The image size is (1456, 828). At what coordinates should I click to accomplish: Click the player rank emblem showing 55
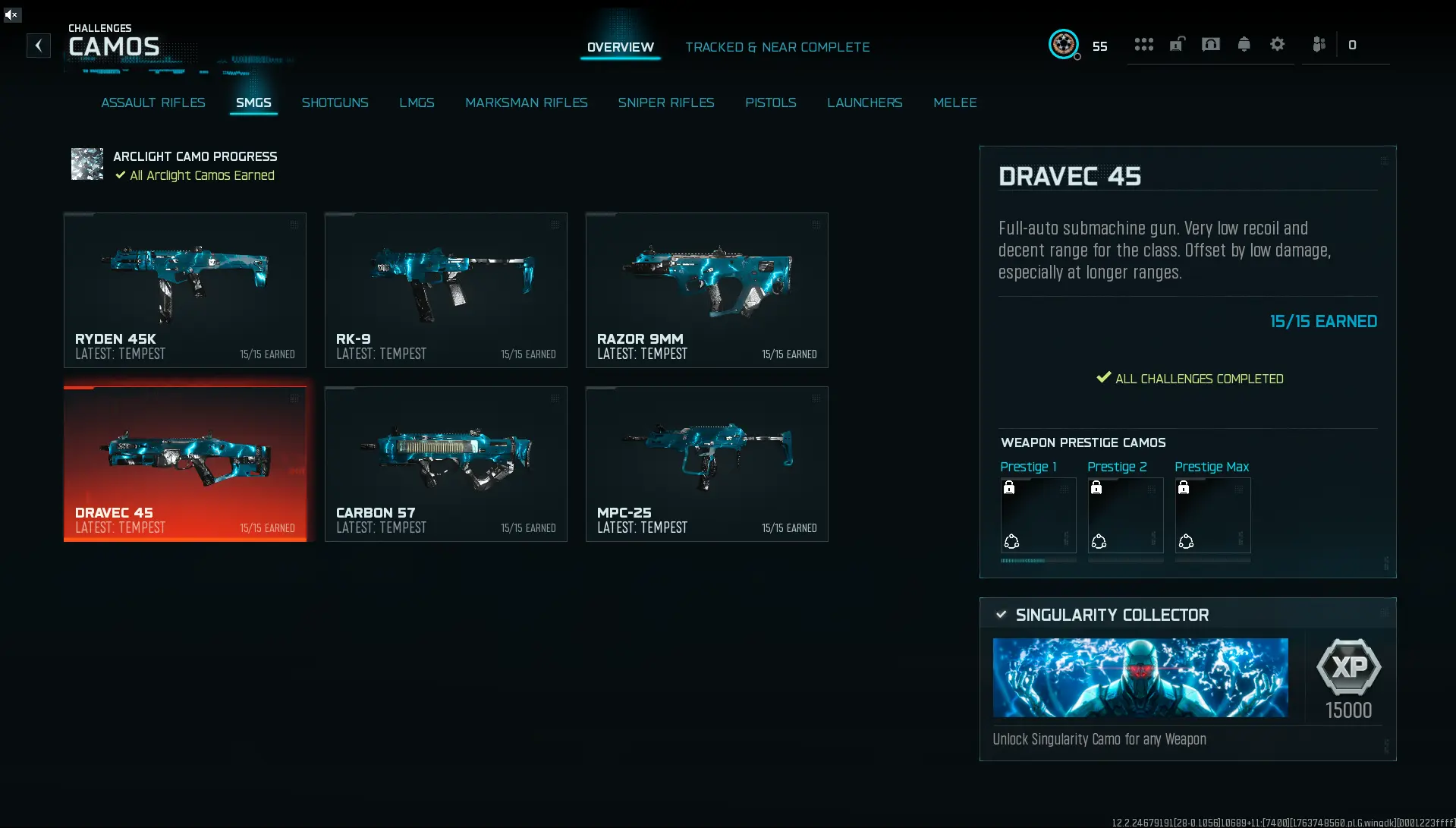(1064, 45)
